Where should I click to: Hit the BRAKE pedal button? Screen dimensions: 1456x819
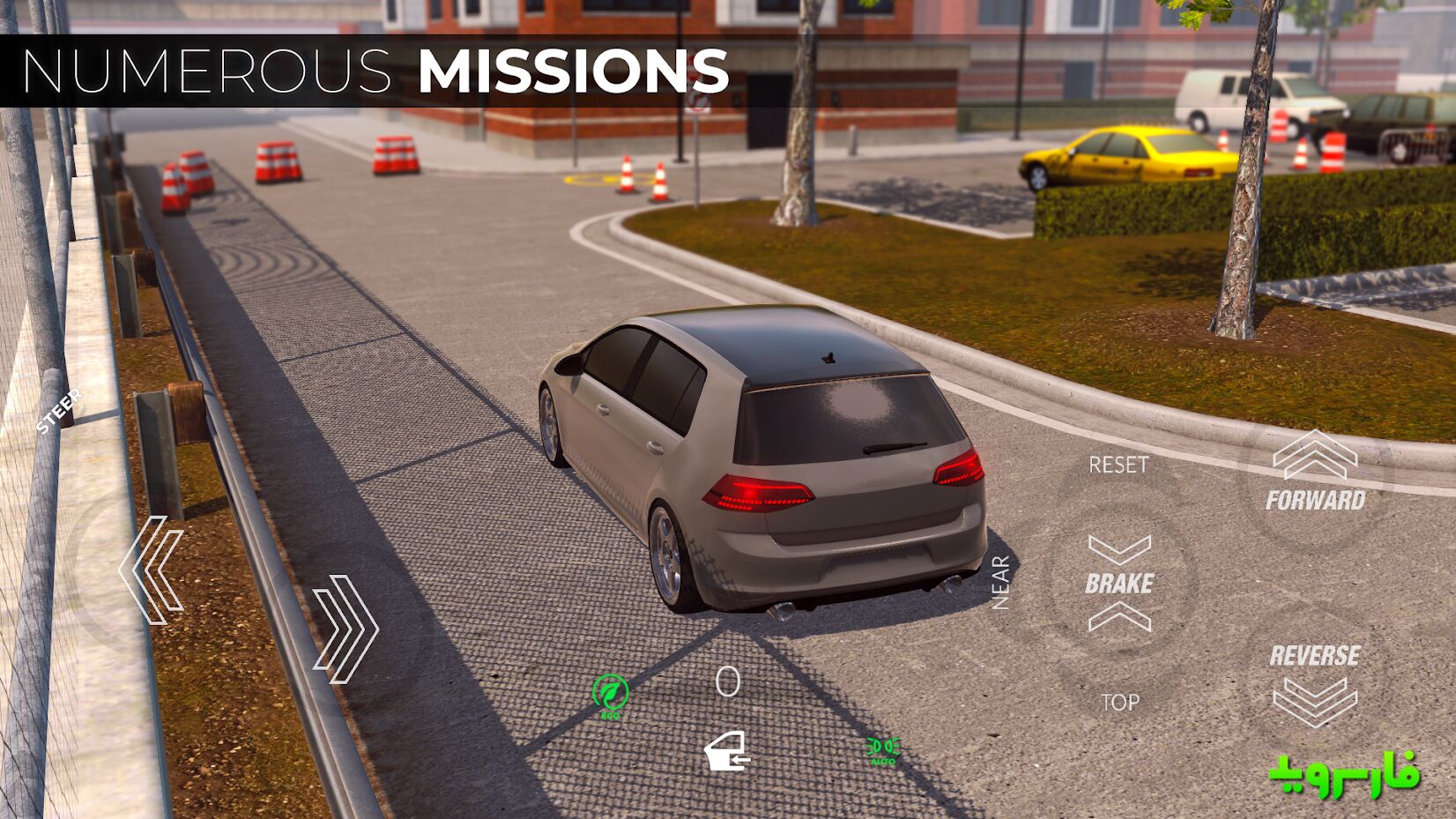[x=1119, y=583]
